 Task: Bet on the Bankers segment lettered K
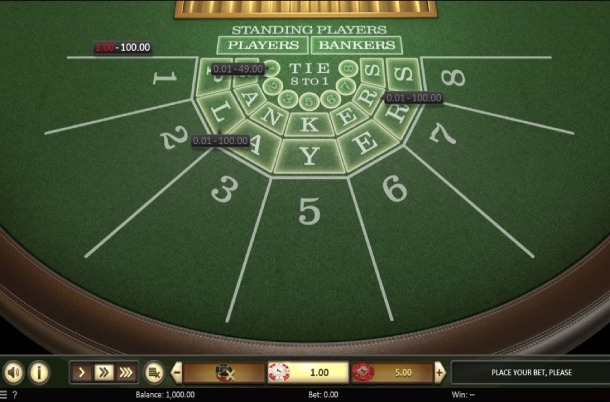[x=309, y=124]
